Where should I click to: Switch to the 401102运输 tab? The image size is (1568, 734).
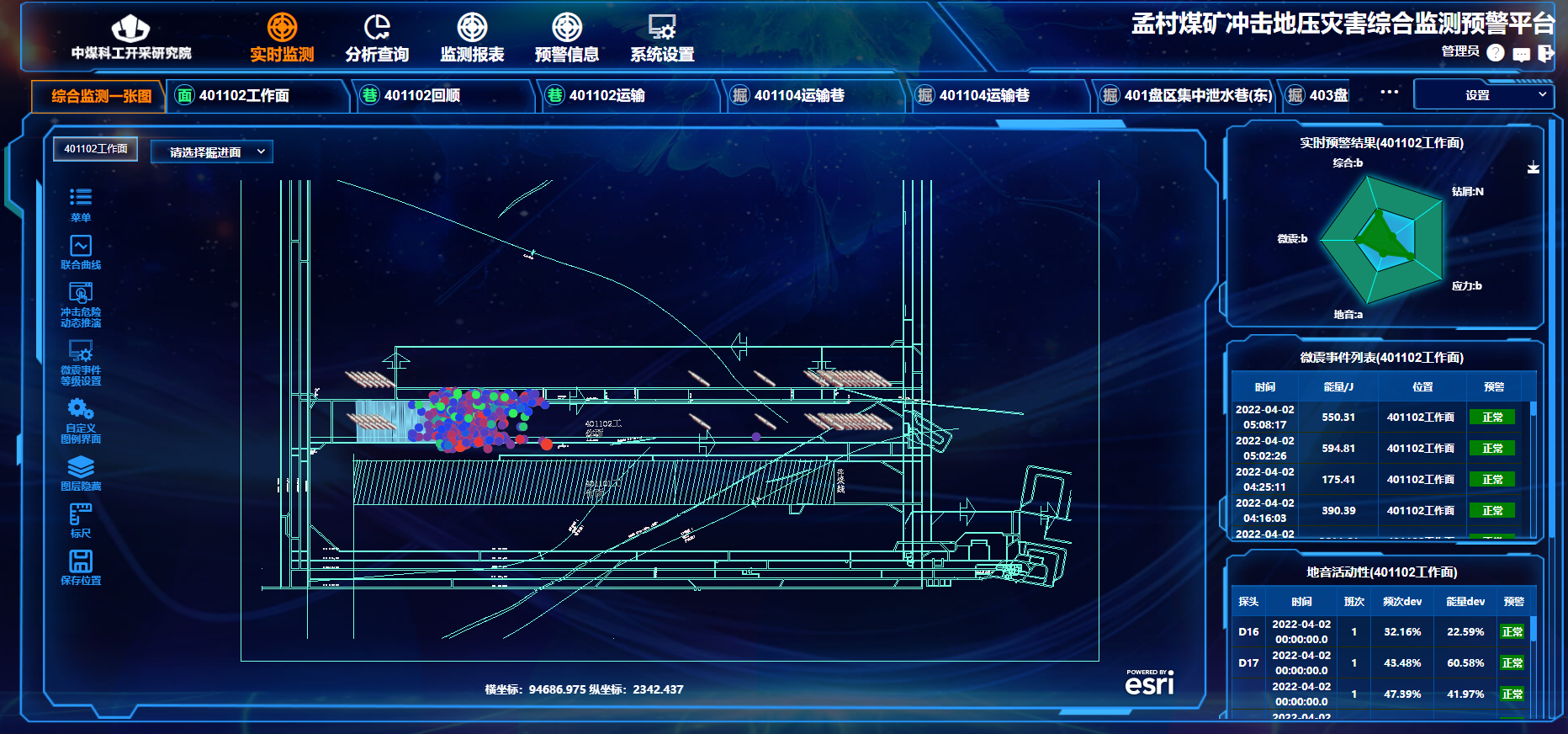[x=607, y=96]
